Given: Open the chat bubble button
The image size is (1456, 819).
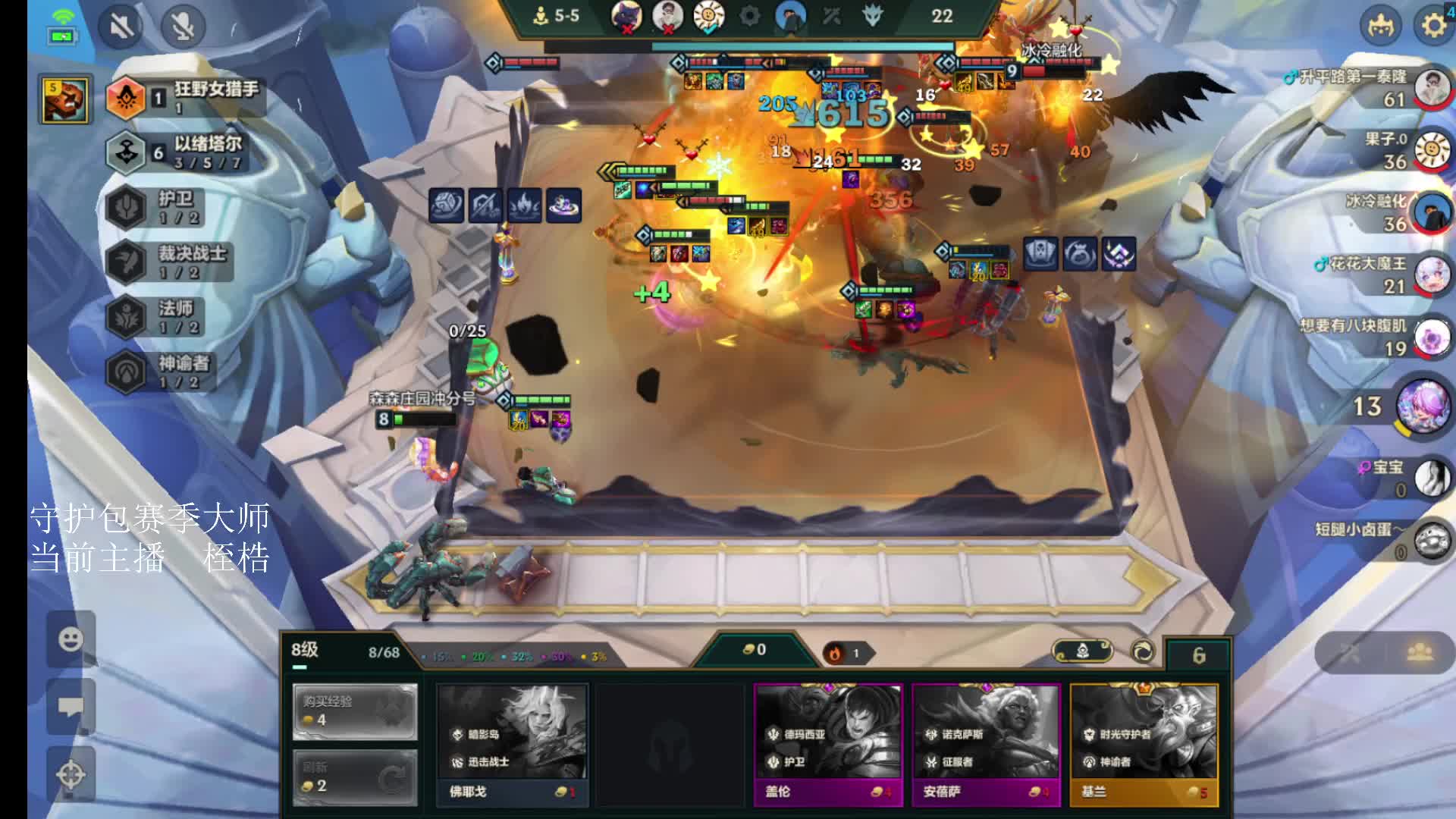Looking at the screenshot, I should coord(71,707).
